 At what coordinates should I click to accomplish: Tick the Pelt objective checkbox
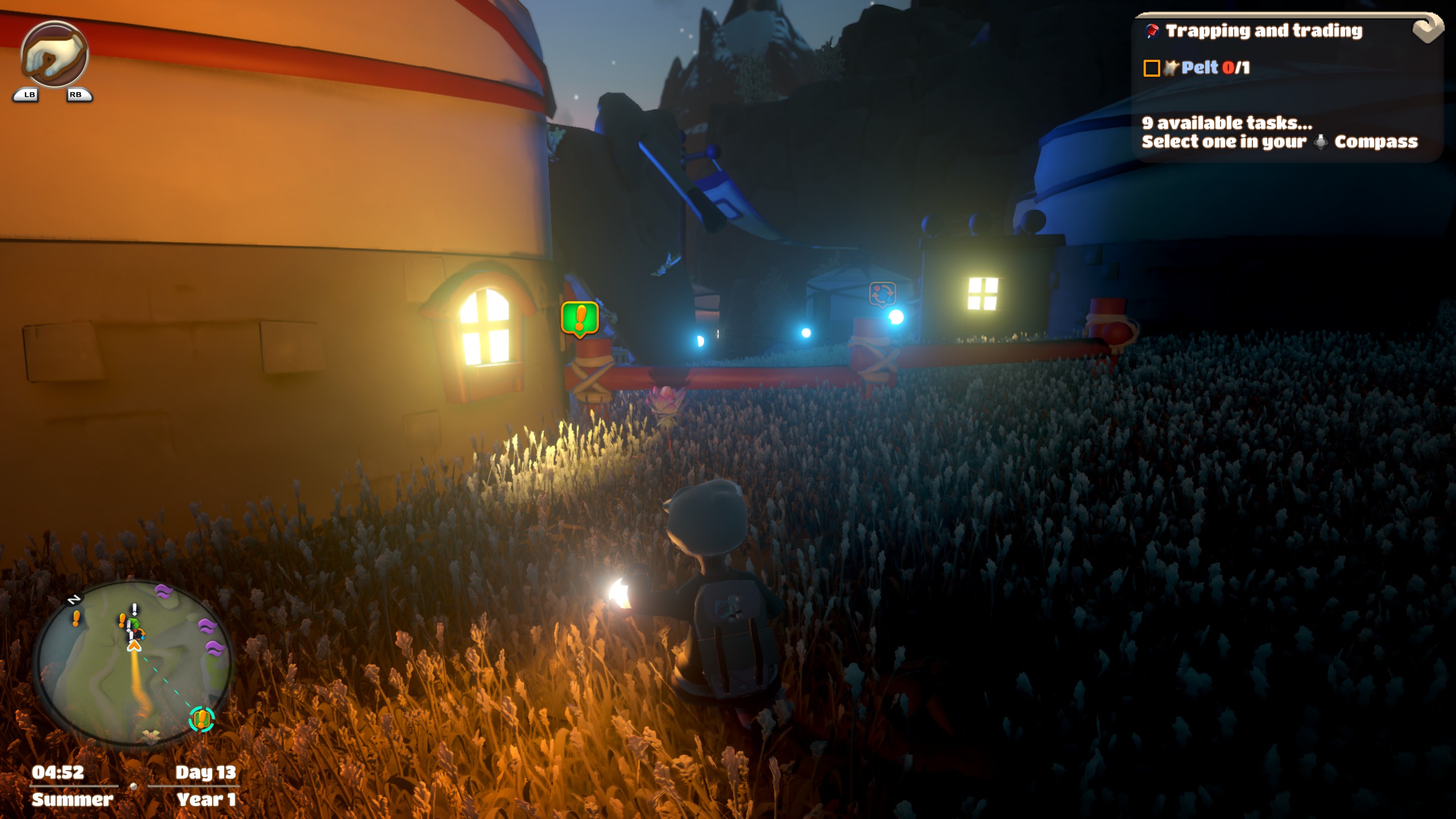[1152, 68]
